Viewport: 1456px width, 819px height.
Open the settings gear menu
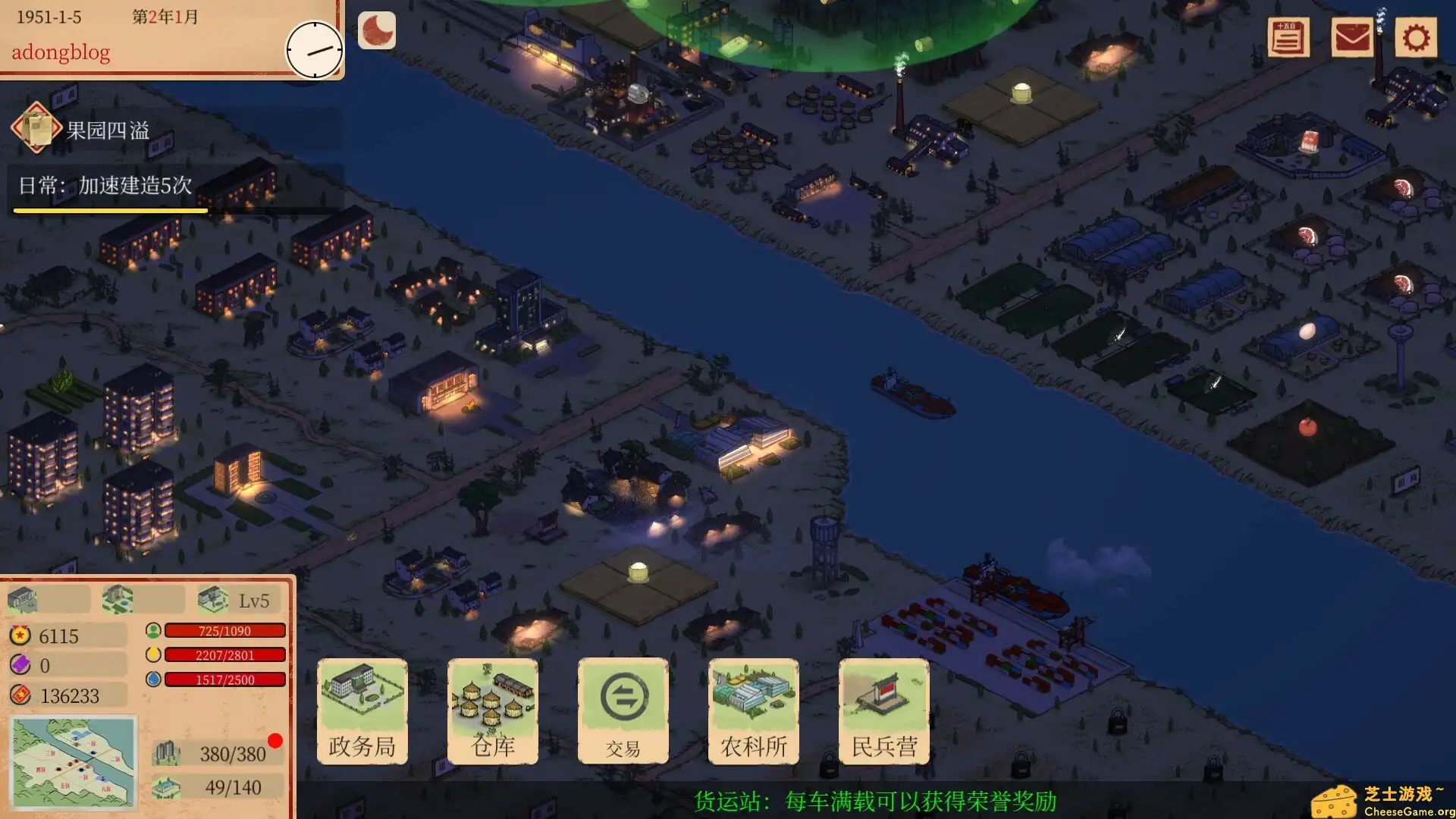1415,37
